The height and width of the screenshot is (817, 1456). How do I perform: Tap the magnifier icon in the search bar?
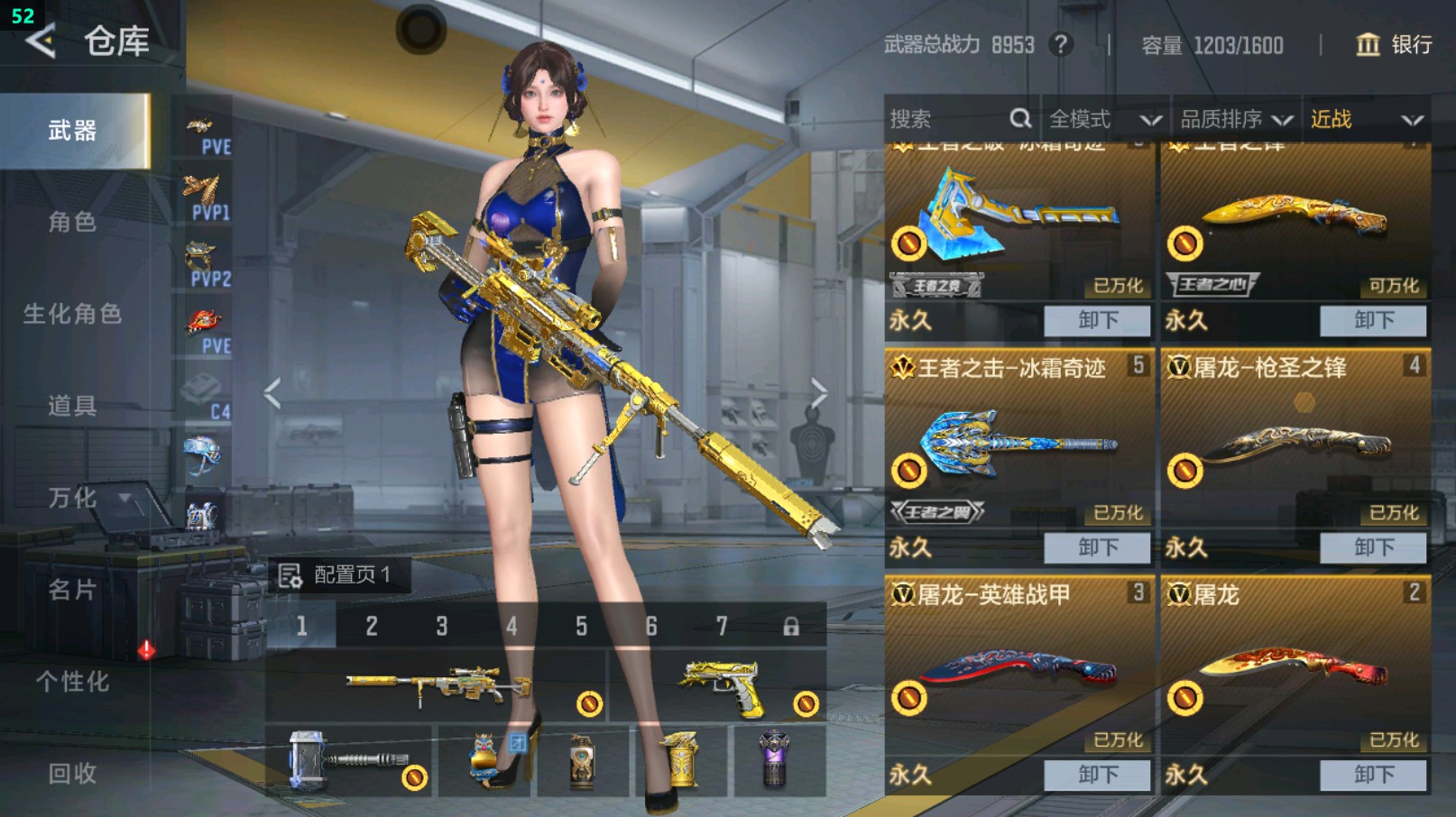(x=1020, y=118)
